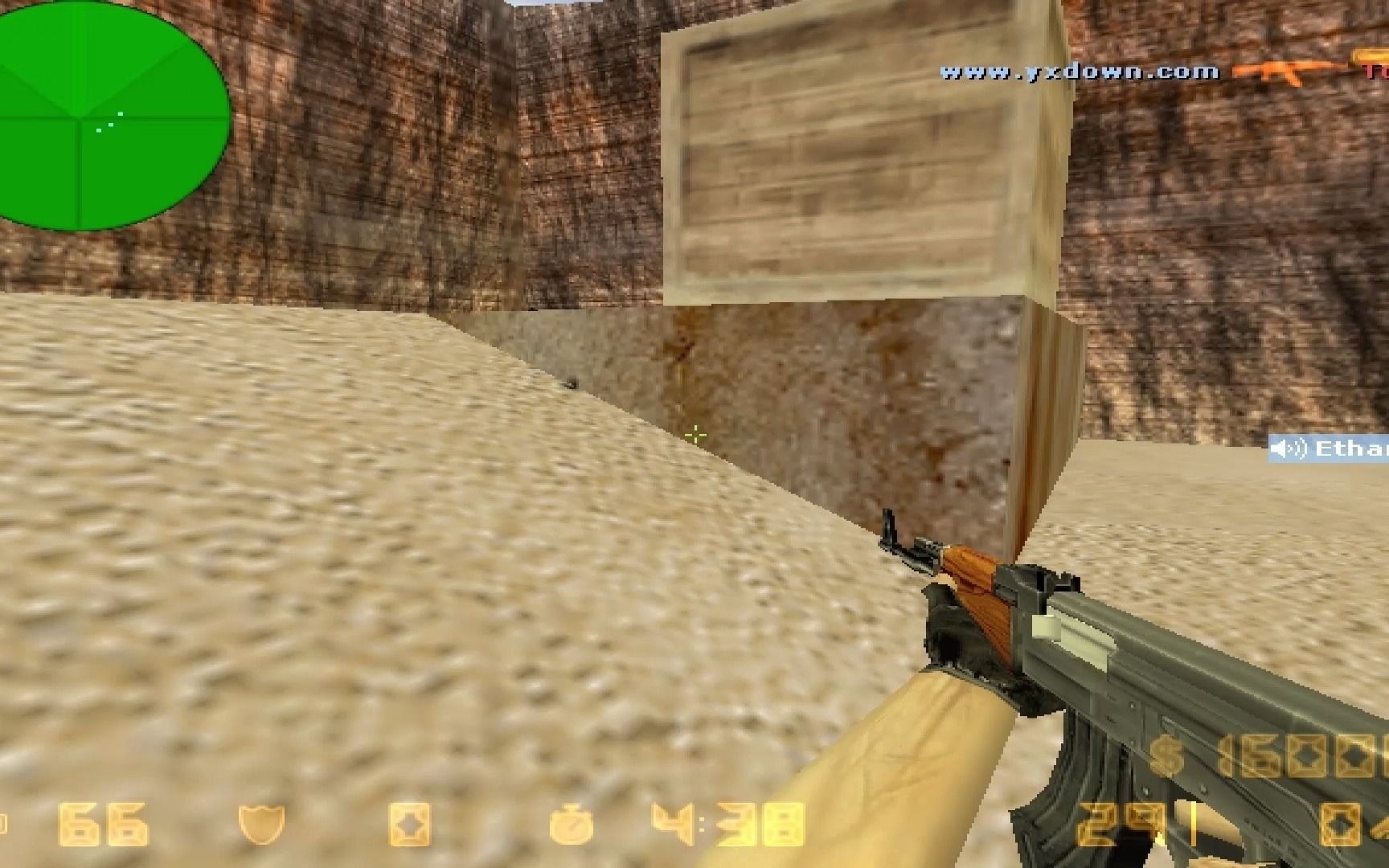Click the yellow shotgun icon top right
Viewport: 1389px width, 868px height.
click(1371, 56)
